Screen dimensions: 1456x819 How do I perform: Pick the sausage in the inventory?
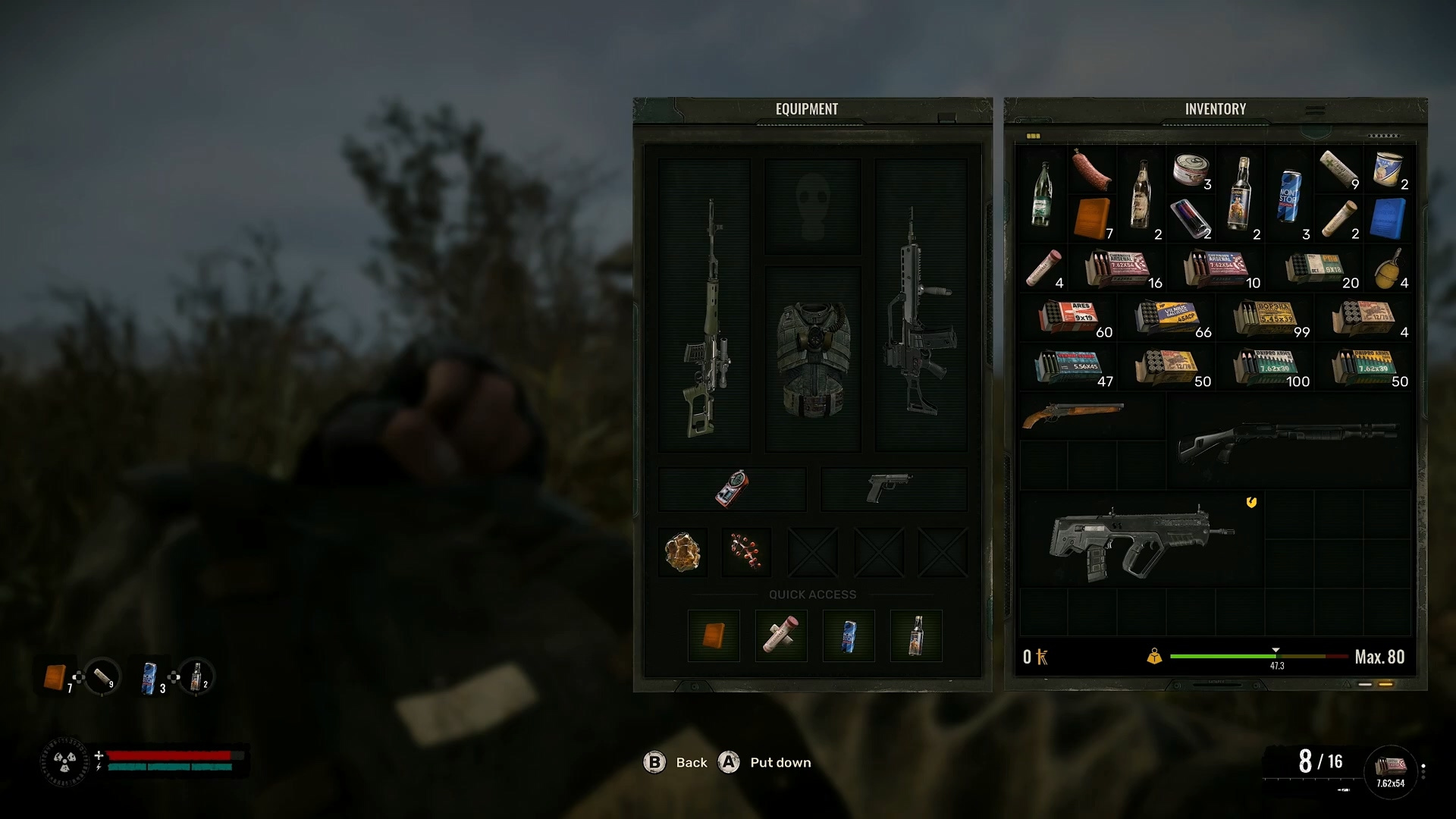point(1092,169)
